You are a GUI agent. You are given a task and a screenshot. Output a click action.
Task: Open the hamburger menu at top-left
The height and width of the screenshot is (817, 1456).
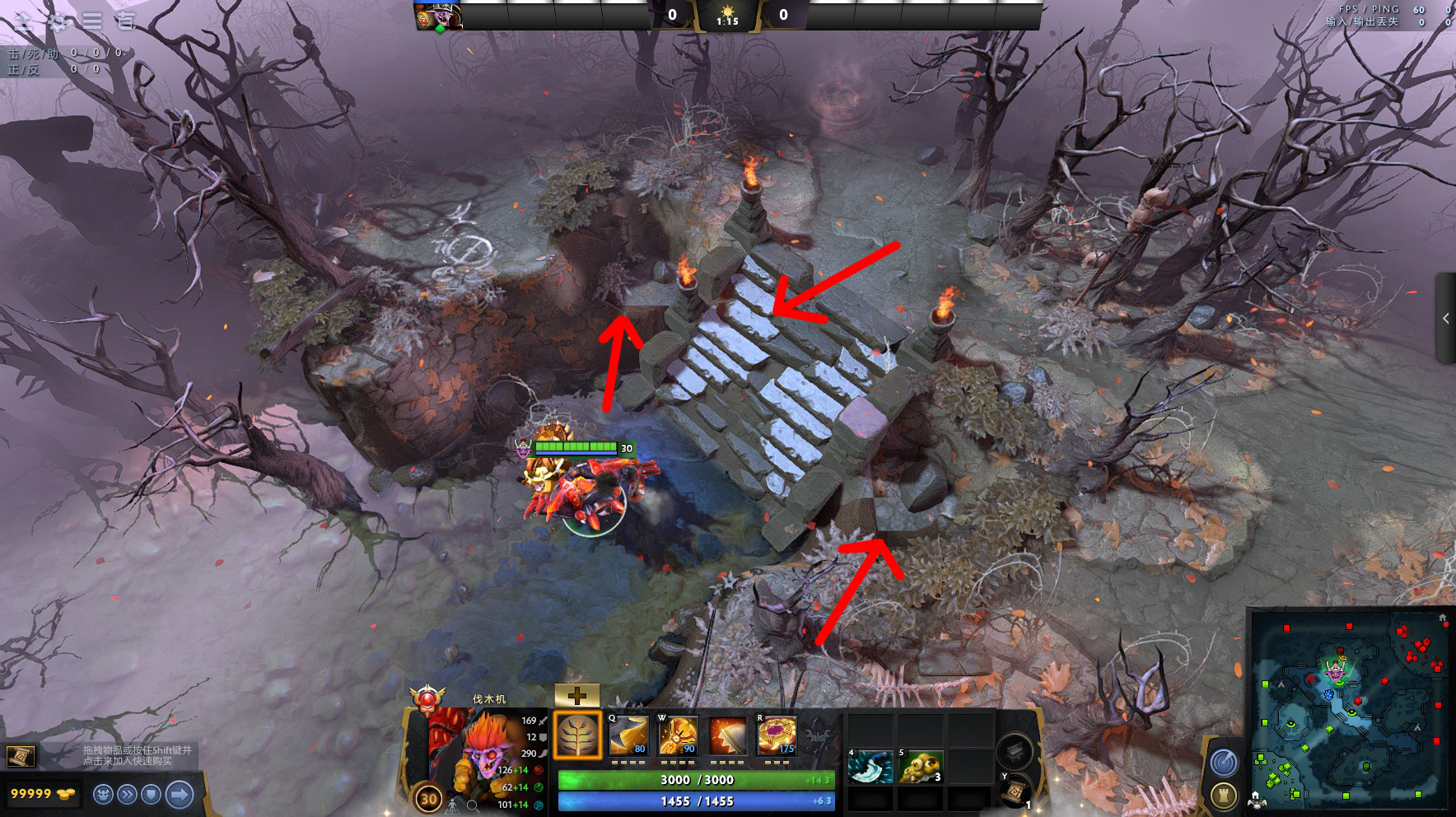coord(92,21)
